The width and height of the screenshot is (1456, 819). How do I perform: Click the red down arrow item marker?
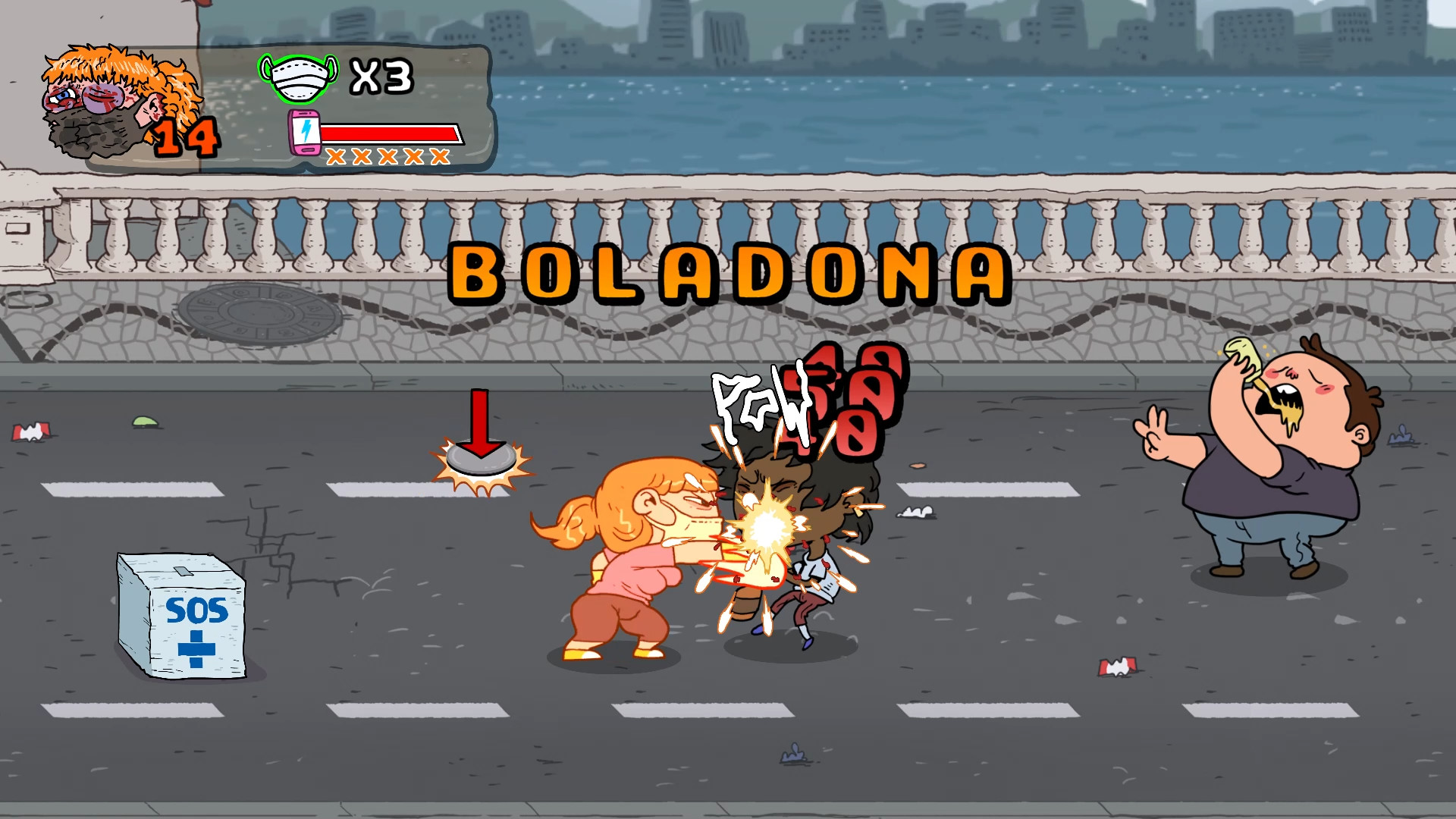480,421
